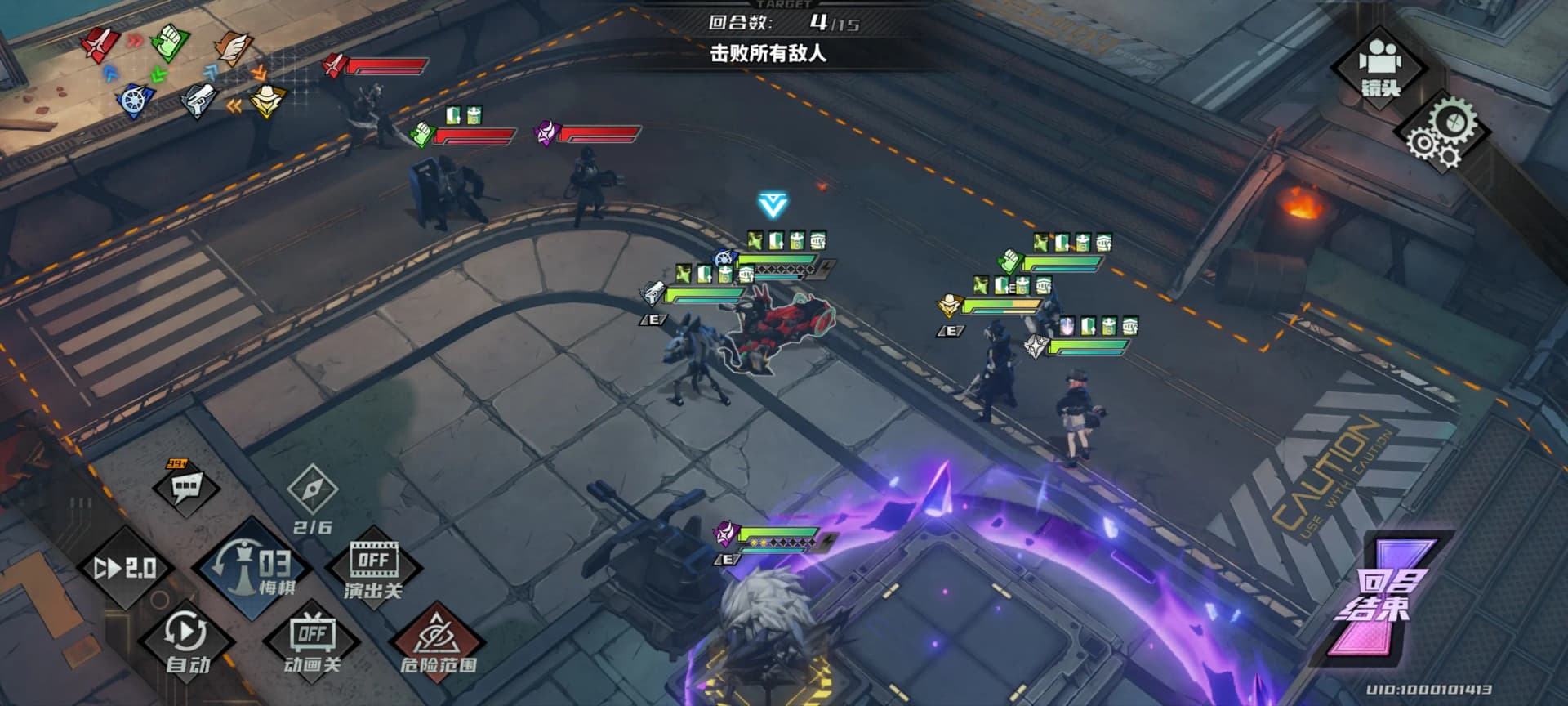Image resolution: width=1568 pixels, height=706 pixels.
Task: Select the yellow hat class icon in legend
Action: (266, 100)
